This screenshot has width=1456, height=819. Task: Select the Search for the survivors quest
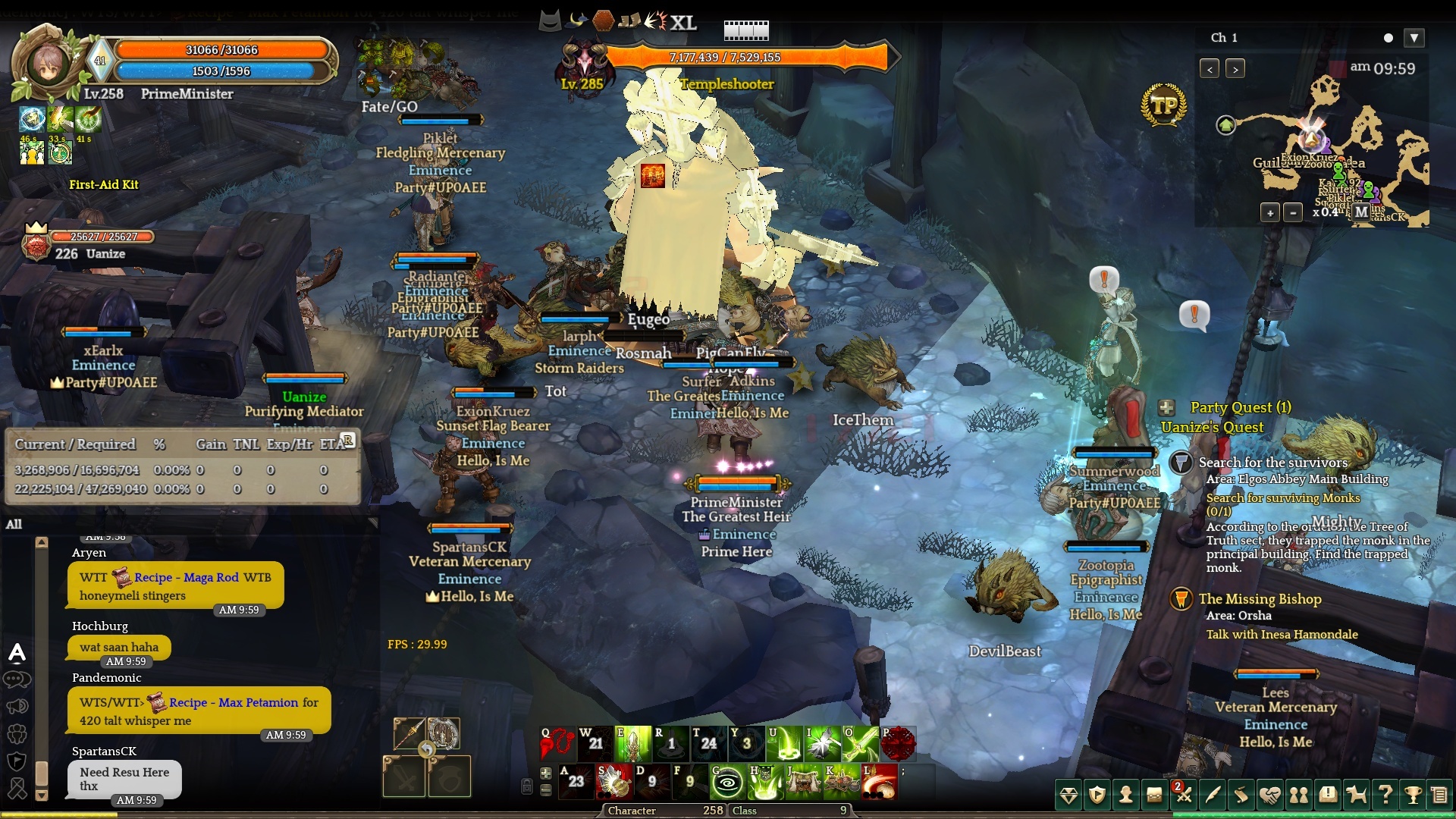click(1272, 463)
